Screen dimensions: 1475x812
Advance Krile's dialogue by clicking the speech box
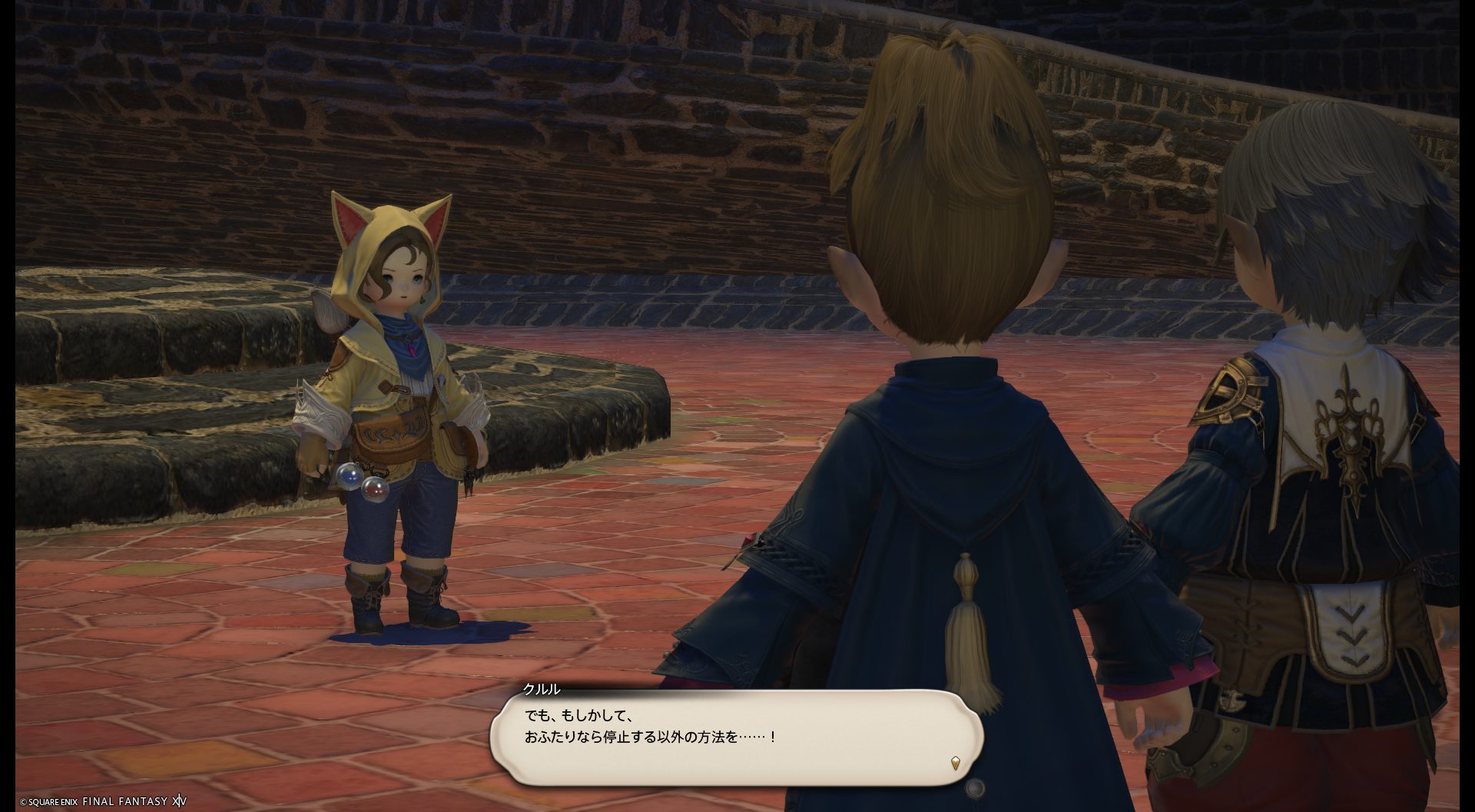(736, 736)
